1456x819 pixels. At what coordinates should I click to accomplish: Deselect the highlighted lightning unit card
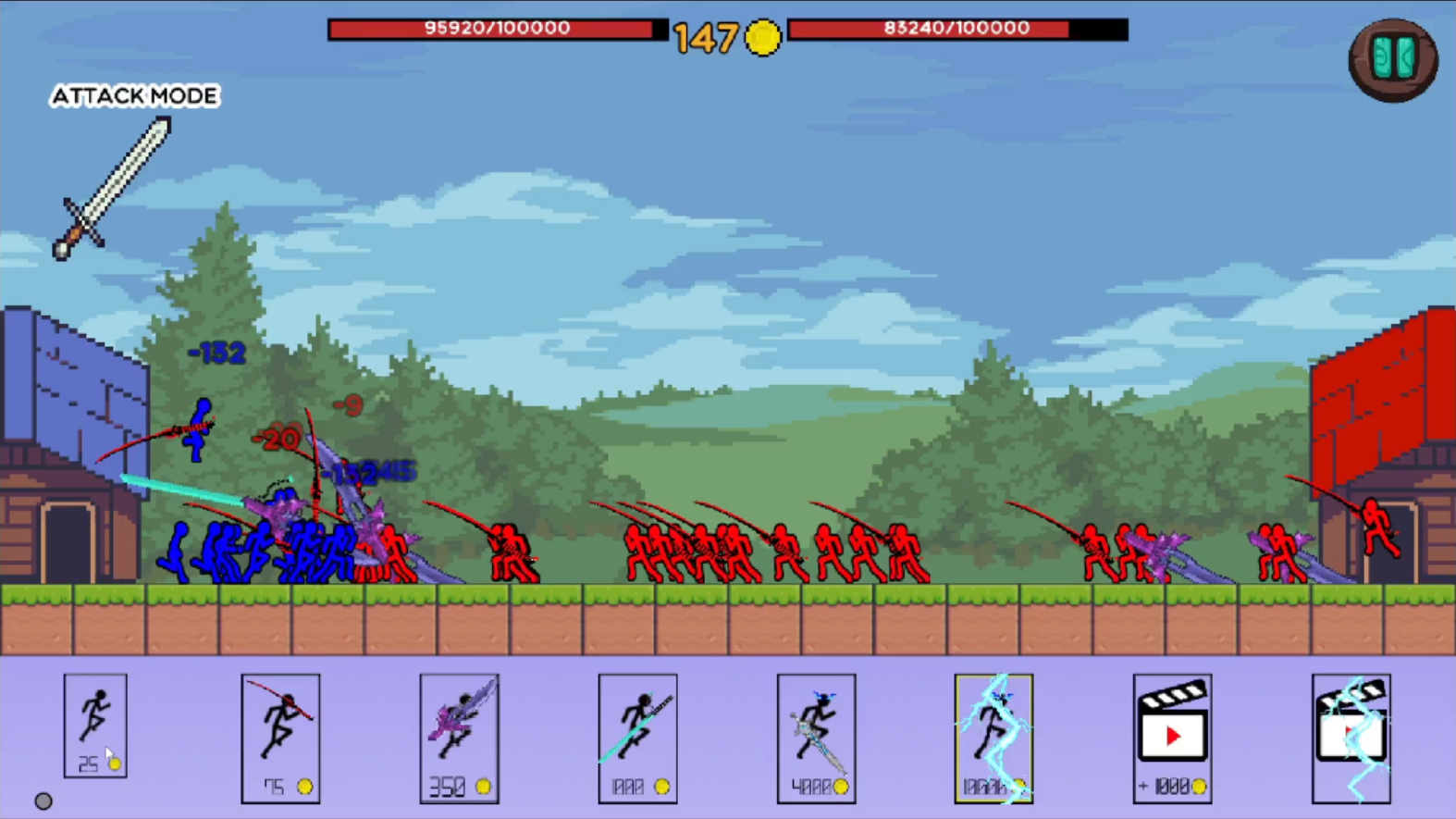tap(993, 736)
